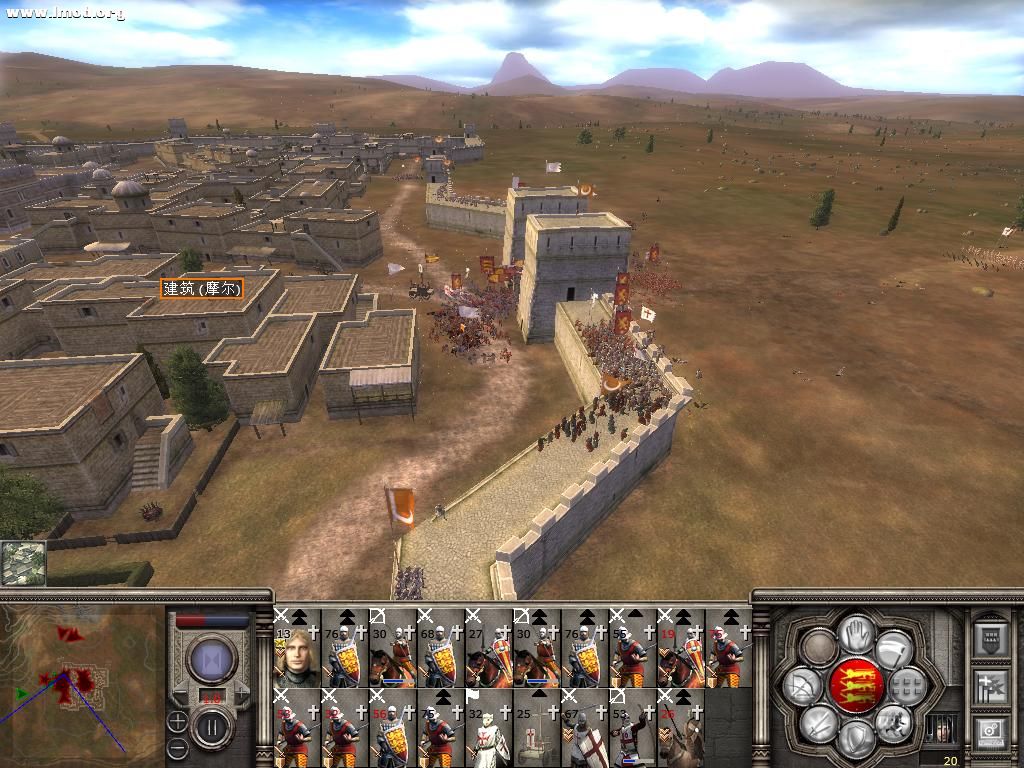Choose the crusader knight card with 67 men
Viewport: 1024px width, 768px height.
pos(585,728)
